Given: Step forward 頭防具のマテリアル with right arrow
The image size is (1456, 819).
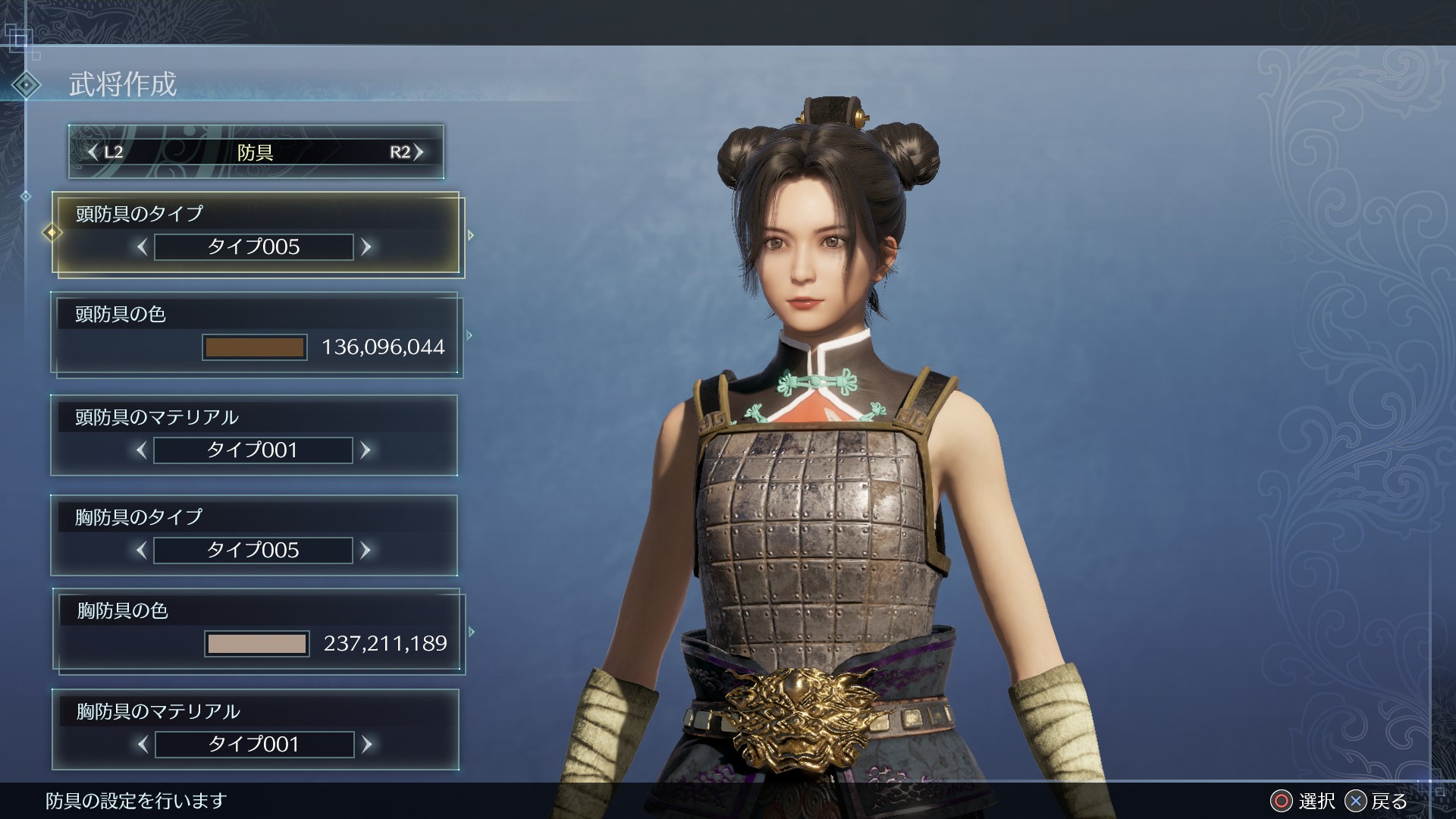Looking at the screenshot, I should click(366, 450).
